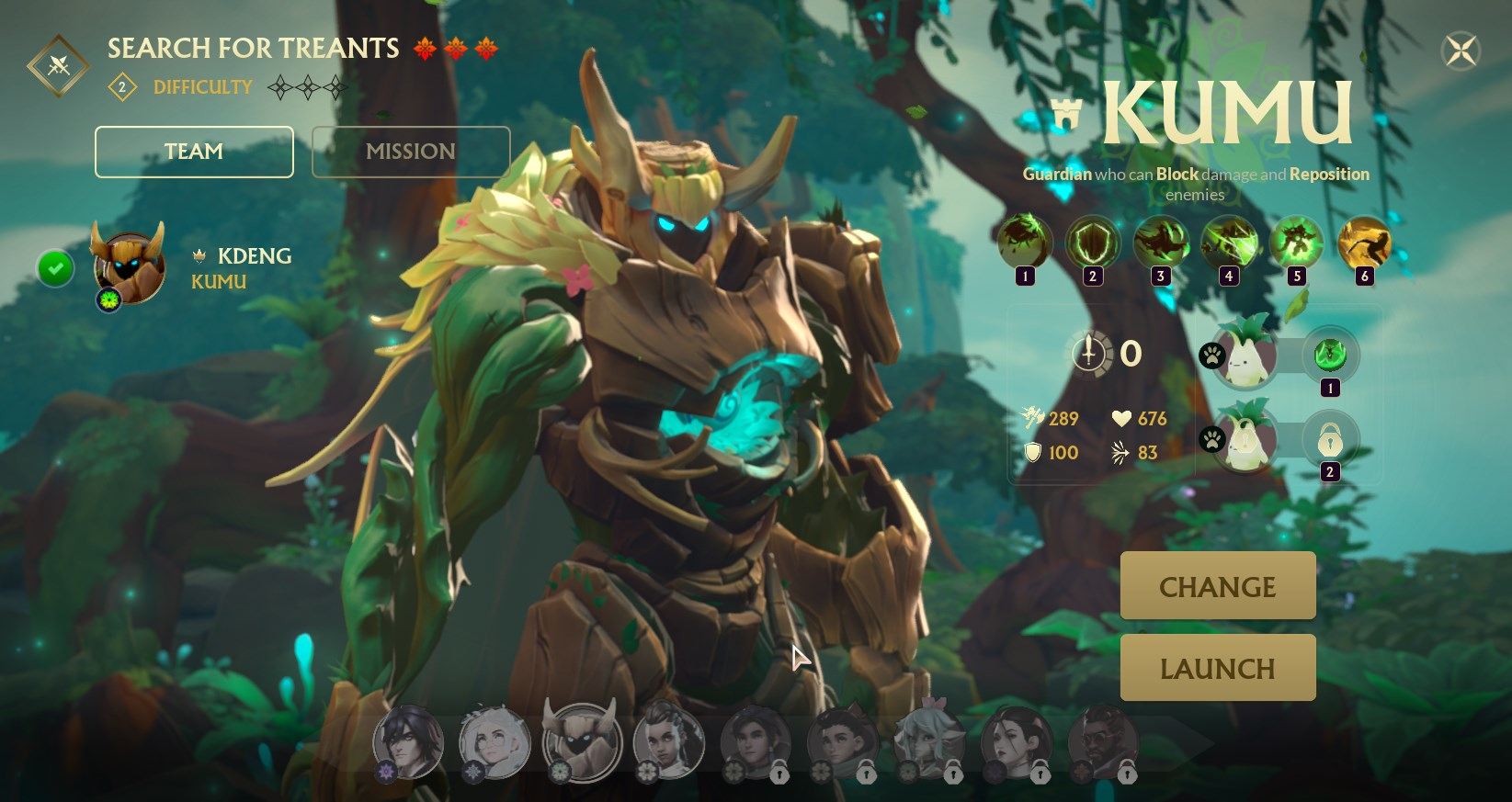Toggle the green ready checkmark beside KDENG
Viewport: 1512px width, 802px height.
[55, 268]
